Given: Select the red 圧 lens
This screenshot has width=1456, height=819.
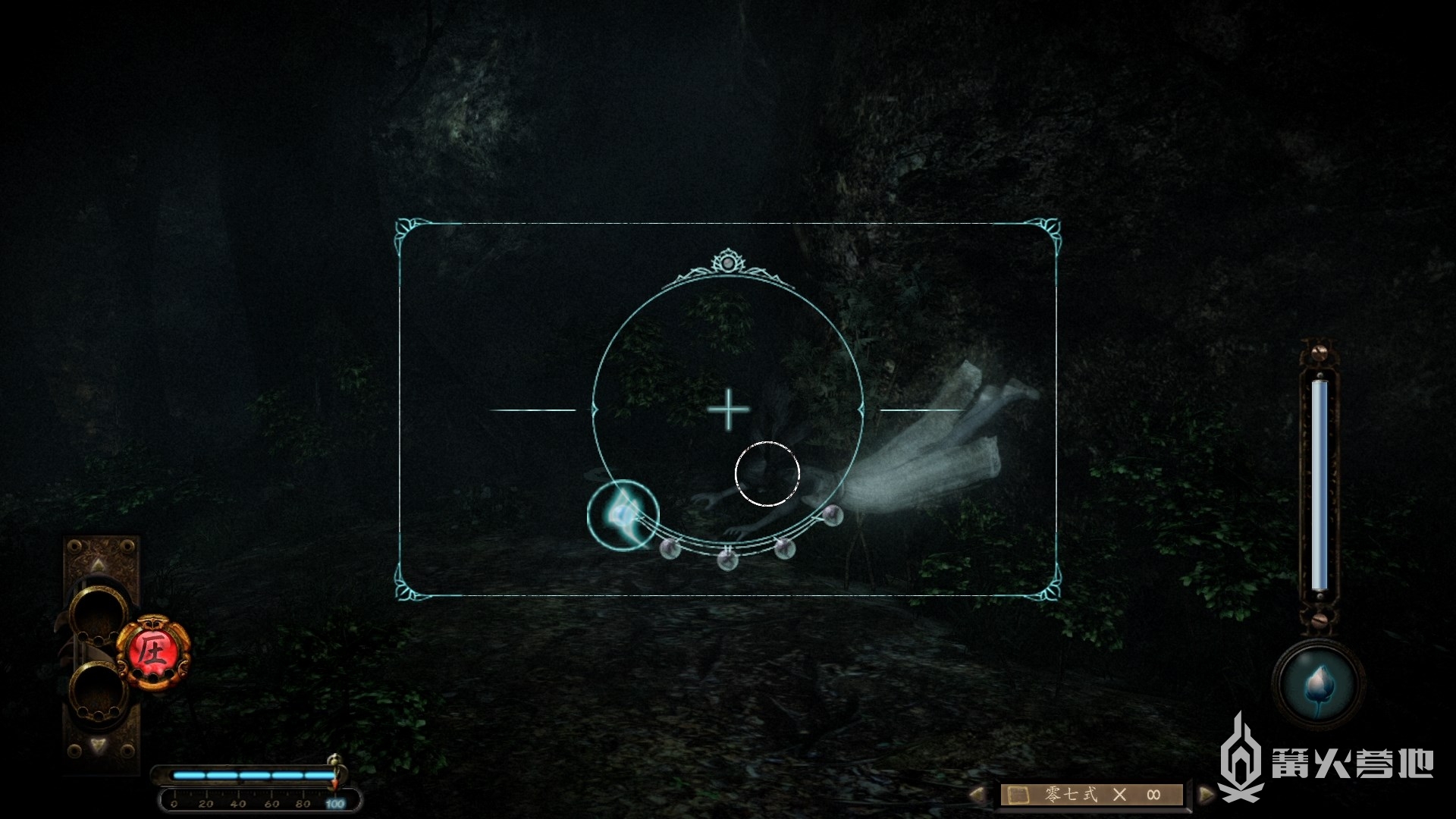Looking at the screenshot, I should (x=152, y=652).
